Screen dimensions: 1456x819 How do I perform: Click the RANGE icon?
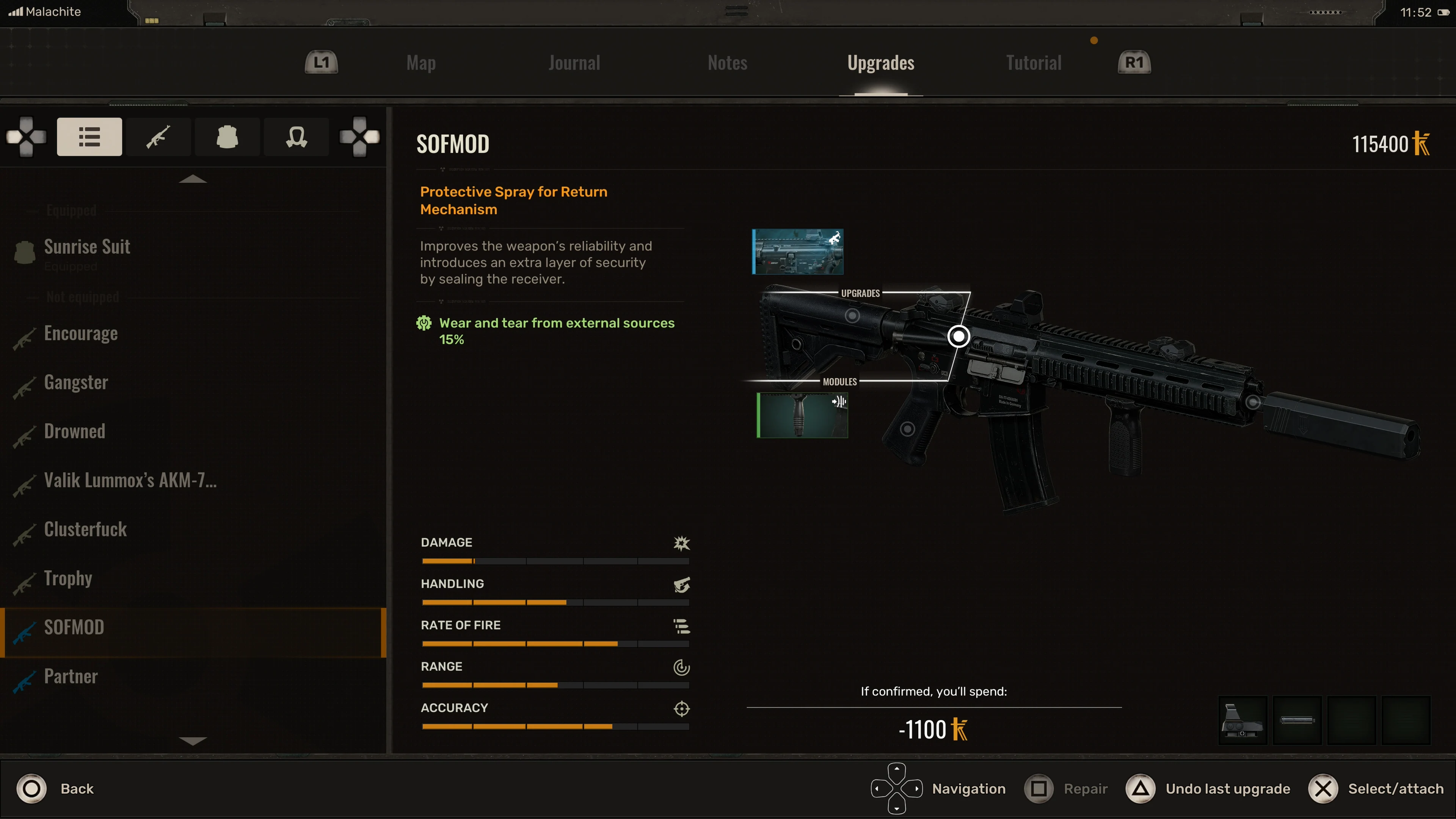pyautogui.click(x=682, y=667)
